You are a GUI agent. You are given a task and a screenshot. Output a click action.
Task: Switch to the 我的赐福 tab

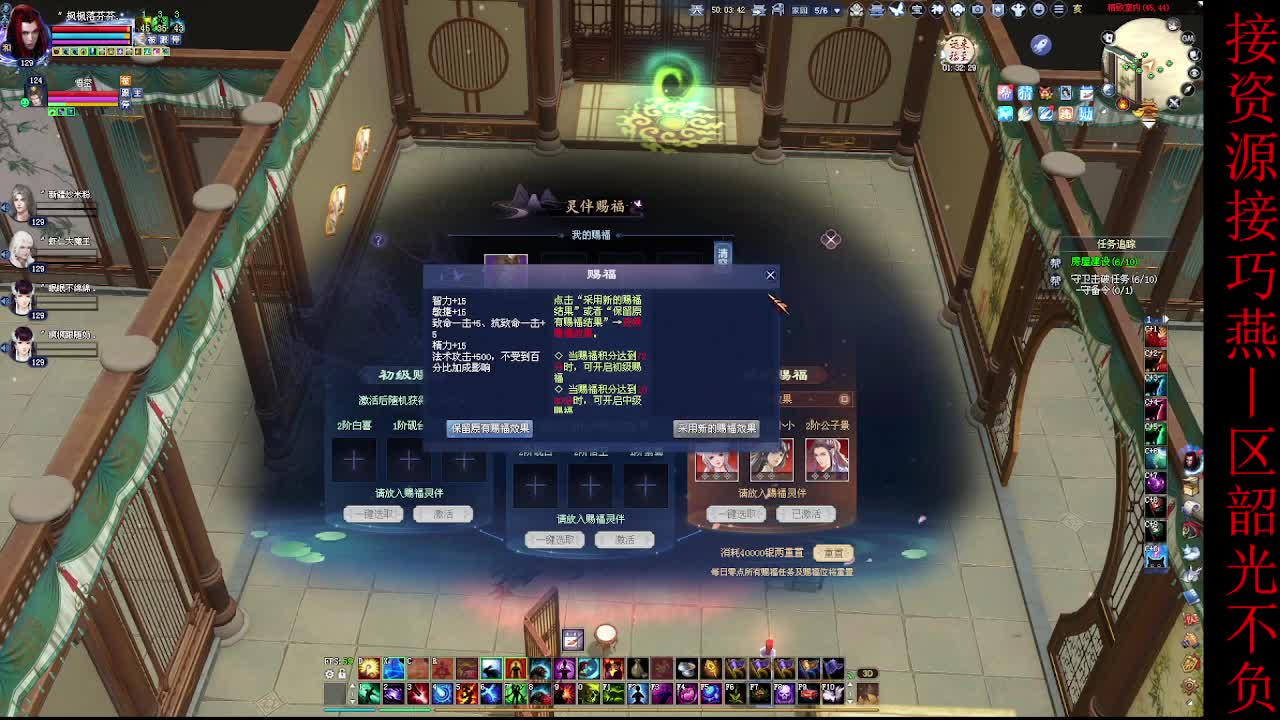(591, 235)
